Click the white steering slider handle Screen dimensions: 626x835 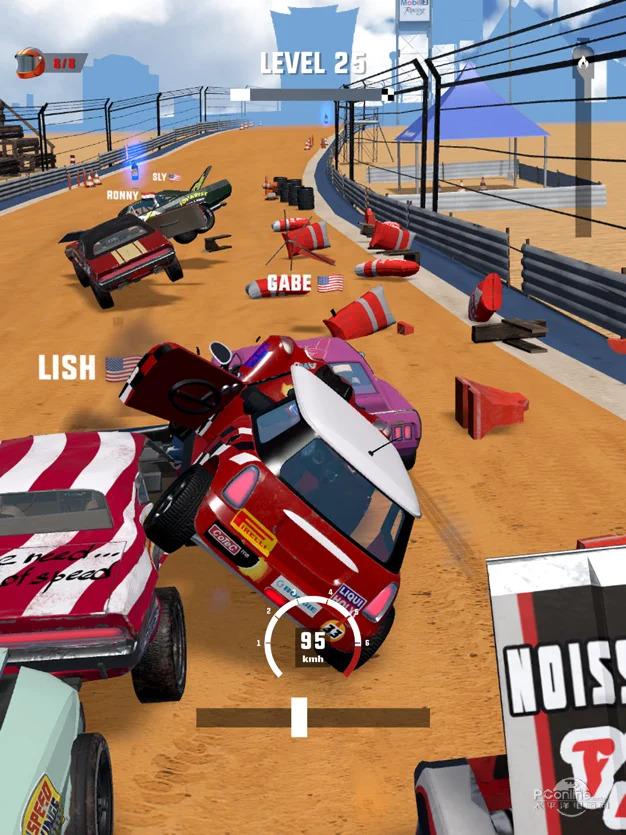[x=298, y=717]
